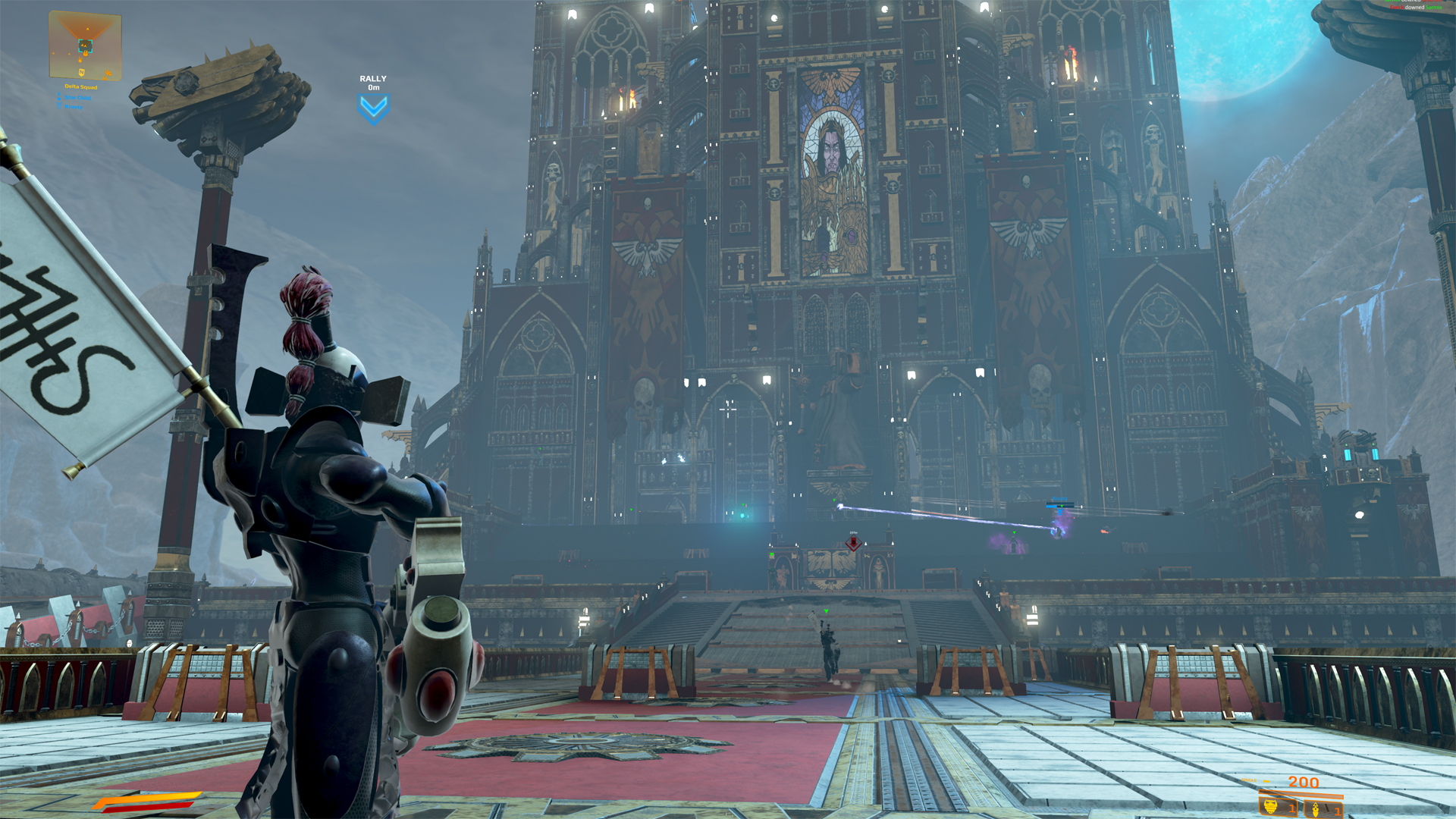The width and height of the screenshot is (1456, 819).
Task: Open the Delta Squad label
Action: click(x=81, y=86)
